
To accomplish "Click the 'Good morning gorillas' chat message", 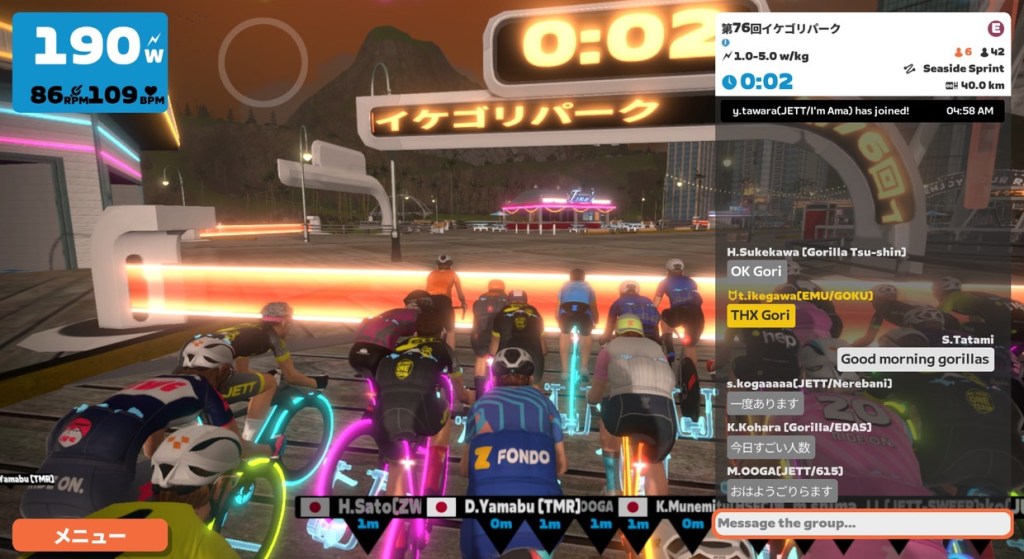I will click(x=914, y=359).
